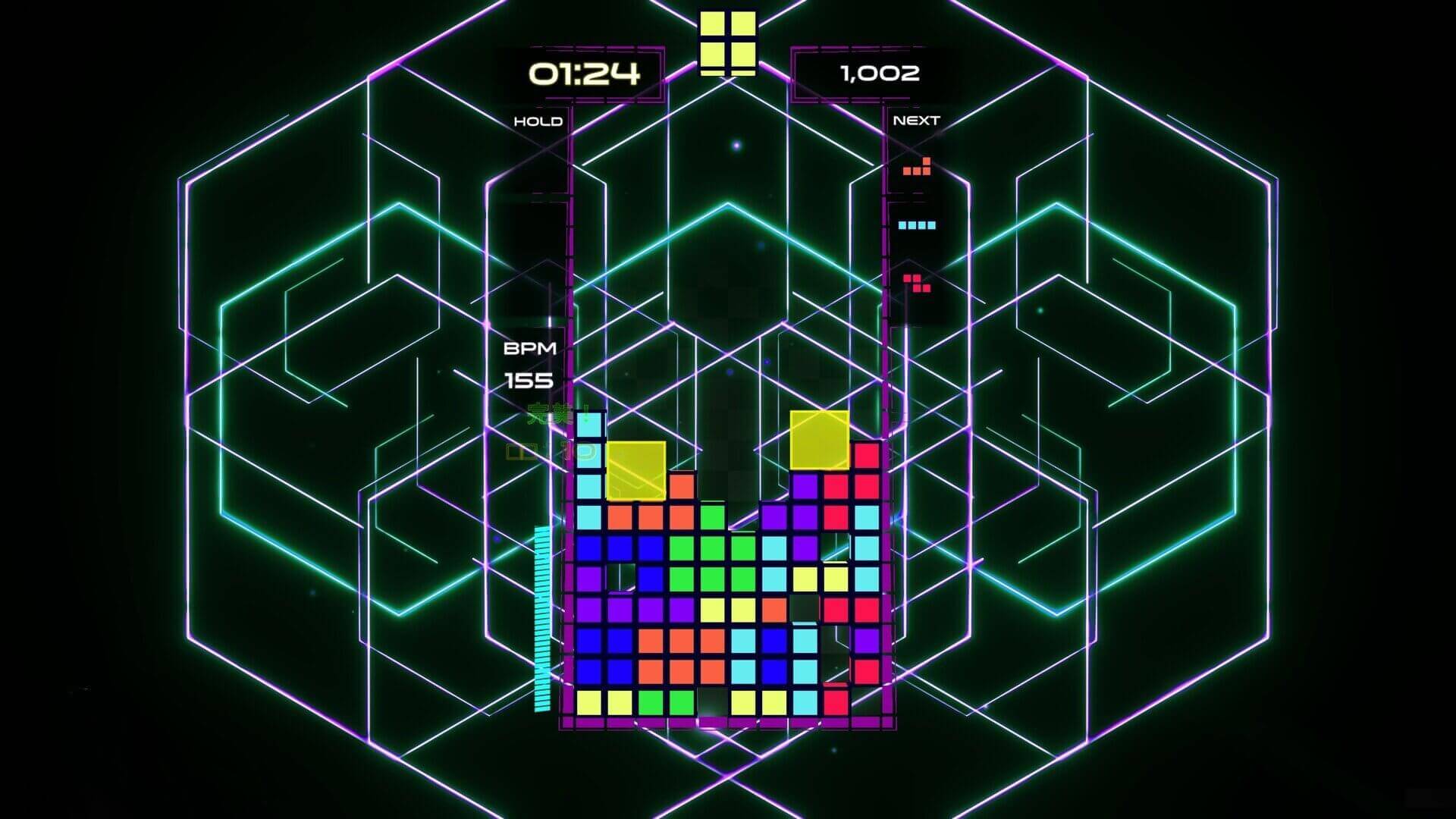Expand the score panel showing 1,002

(x=880, y=74)
